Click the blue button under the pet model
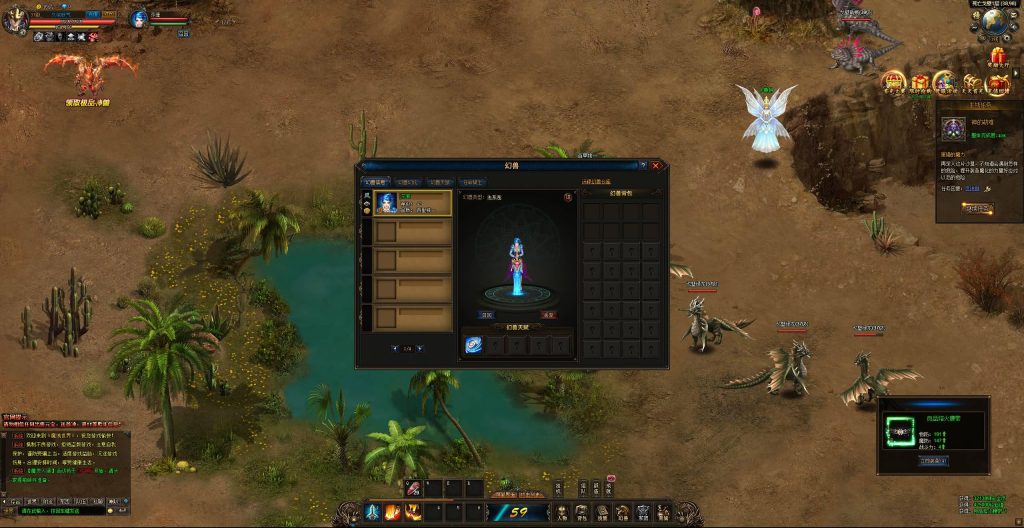The image size is (1024, 528). pos(485,314)
